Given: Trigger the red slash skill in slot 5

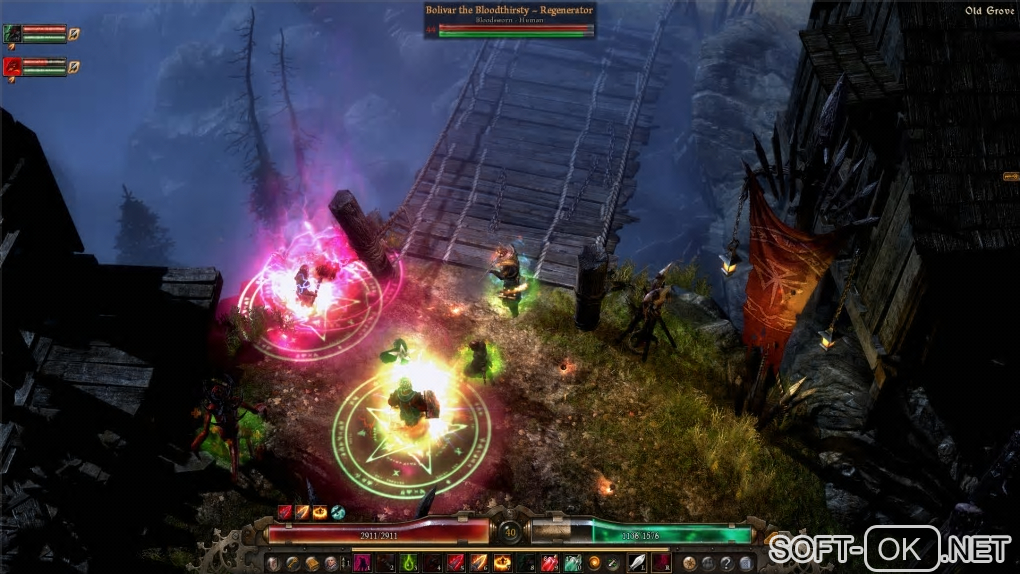Looking at the screenshot, I should point(456,563).
